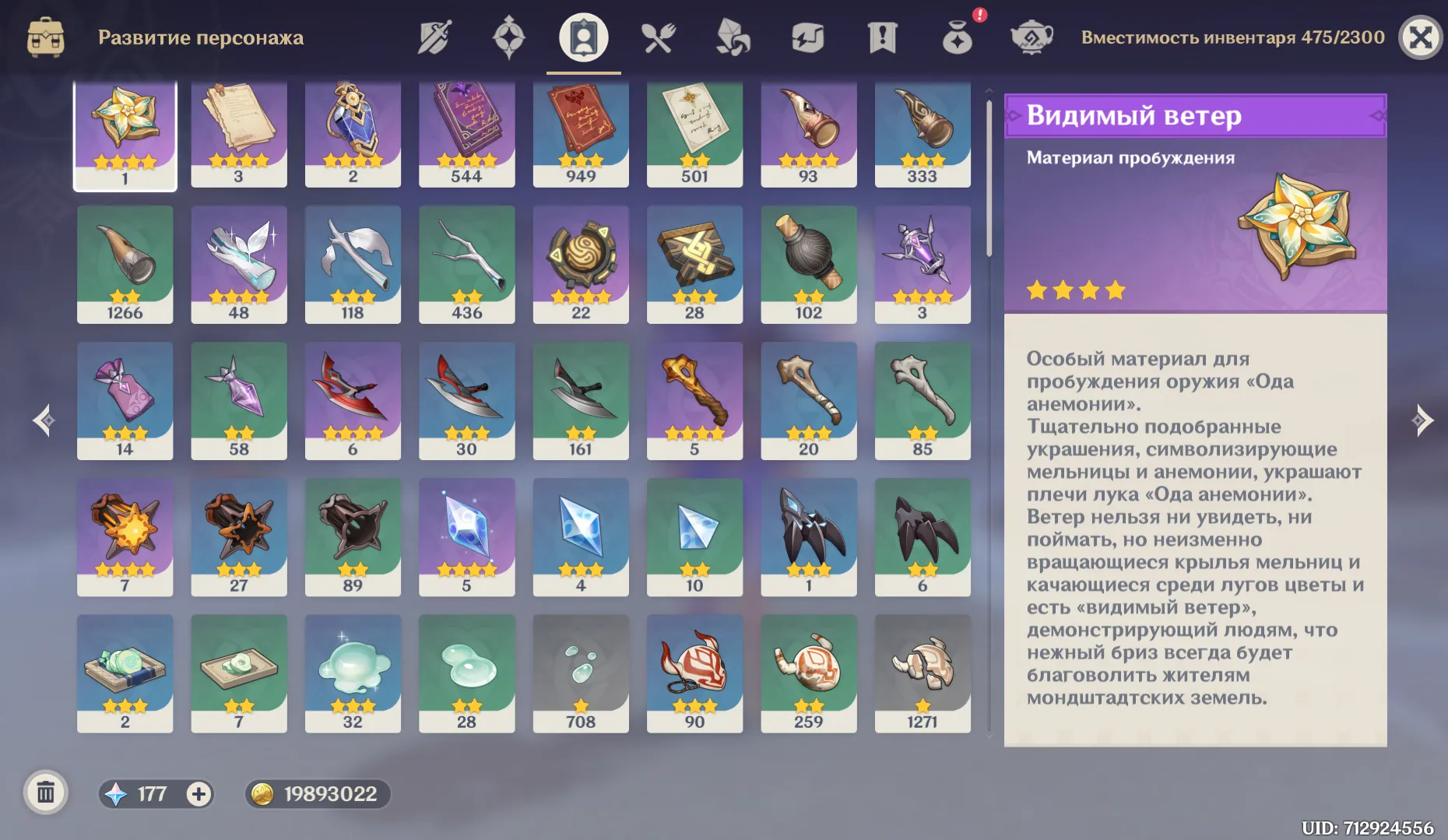Switch to character development materials tab

(x=582, y=37)
